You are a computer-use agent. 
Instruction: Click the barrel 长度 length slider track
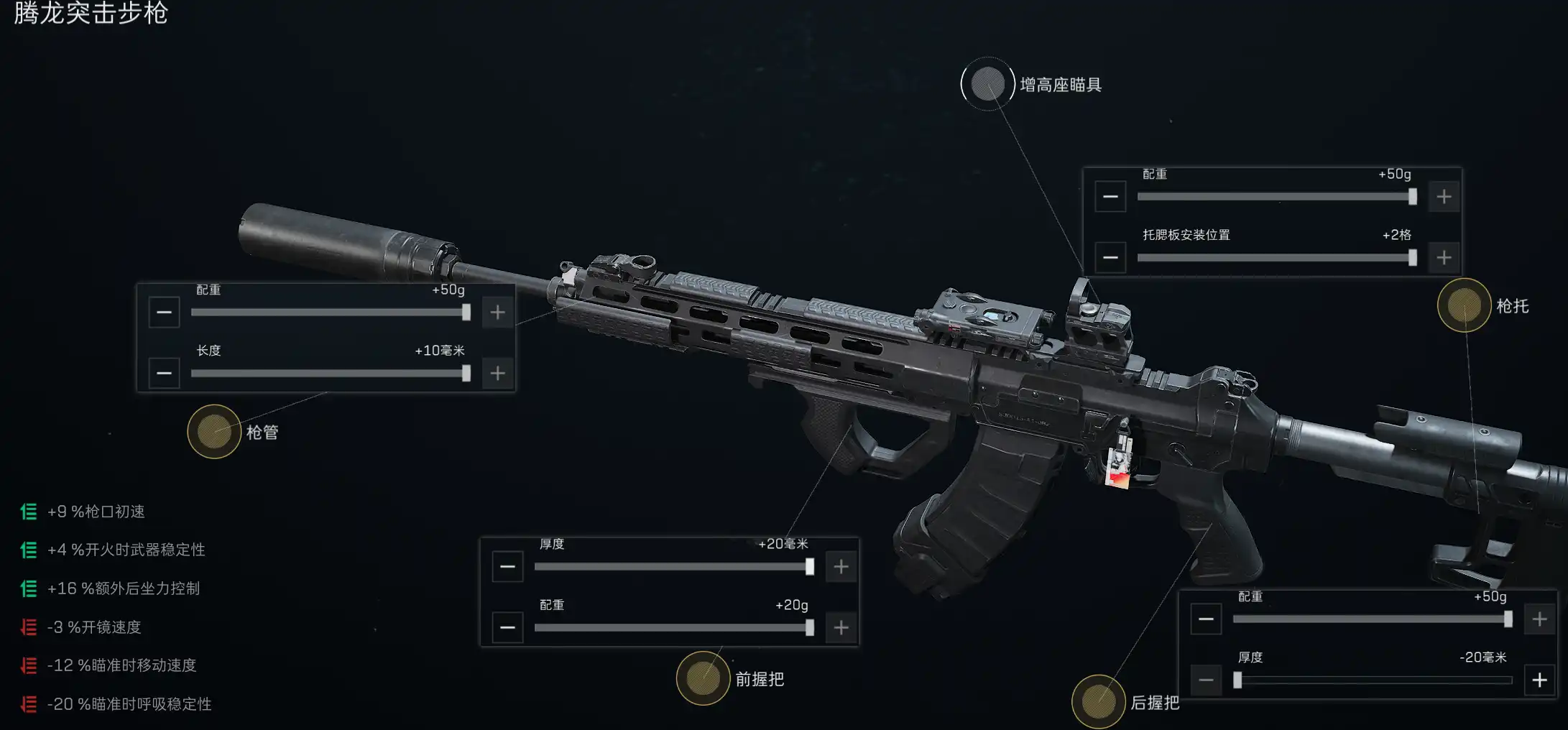point(329,374)
